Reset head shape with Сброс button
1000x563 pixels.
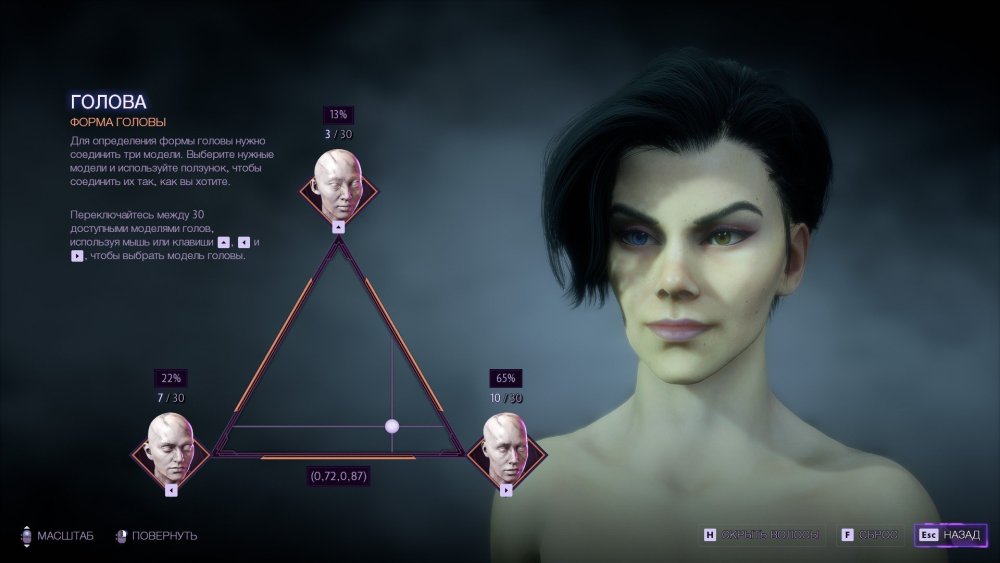(x=871, y=535)
